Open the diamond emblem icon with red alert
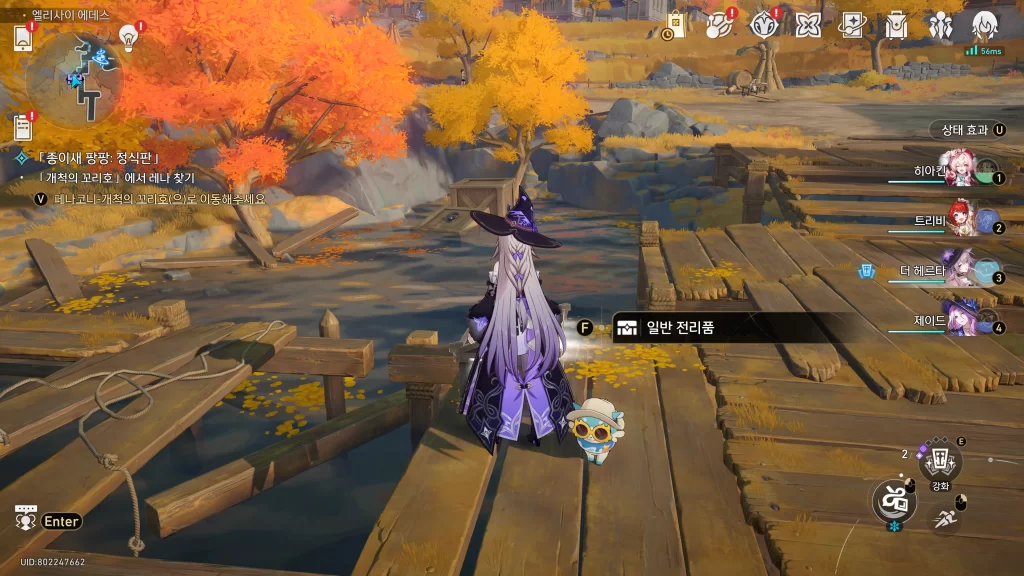 pyautogui.click(x=764, y=24)
